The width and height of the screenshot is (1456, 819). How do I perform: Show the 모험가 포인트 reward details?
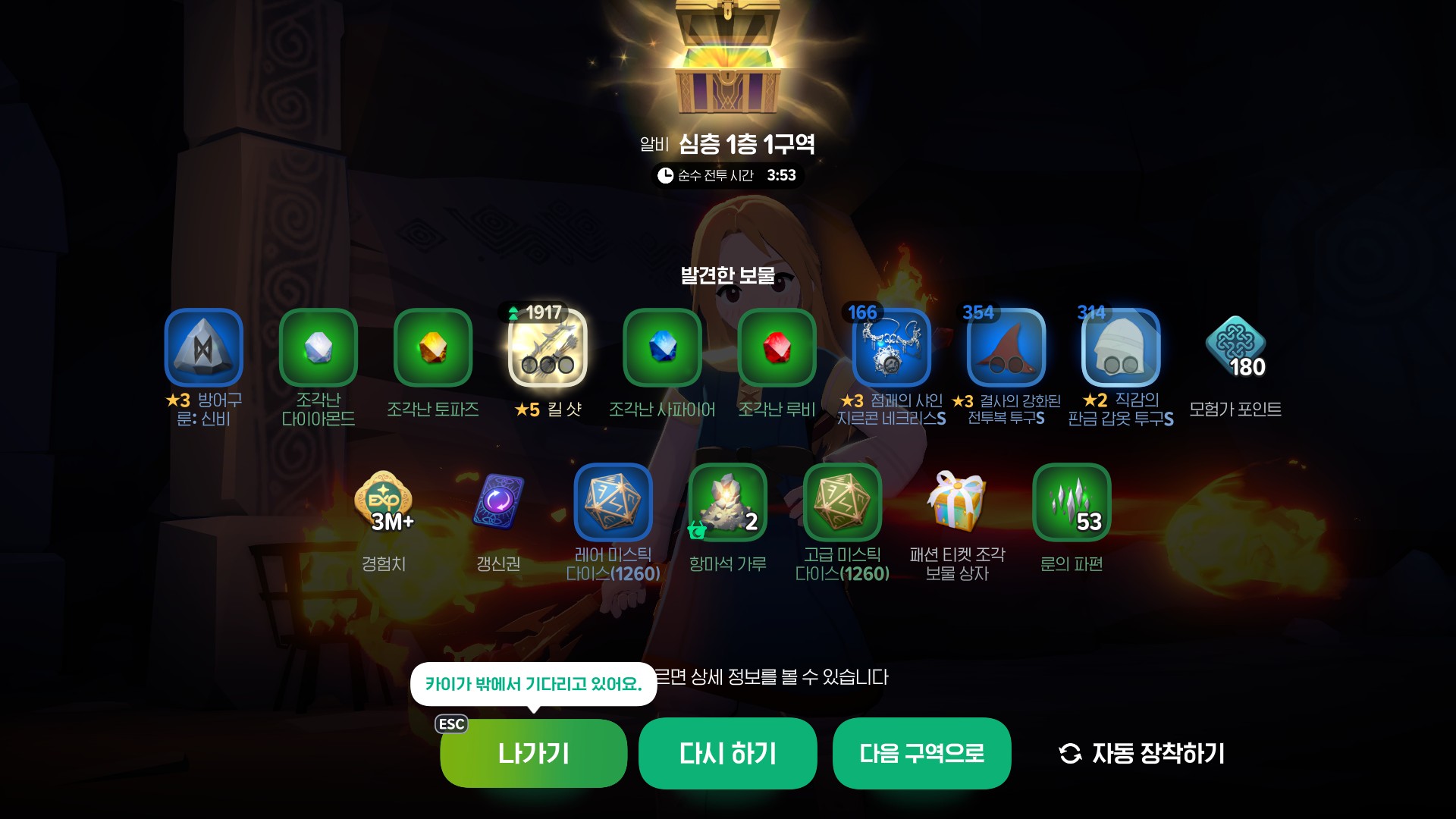click(x=1235, y=348)
